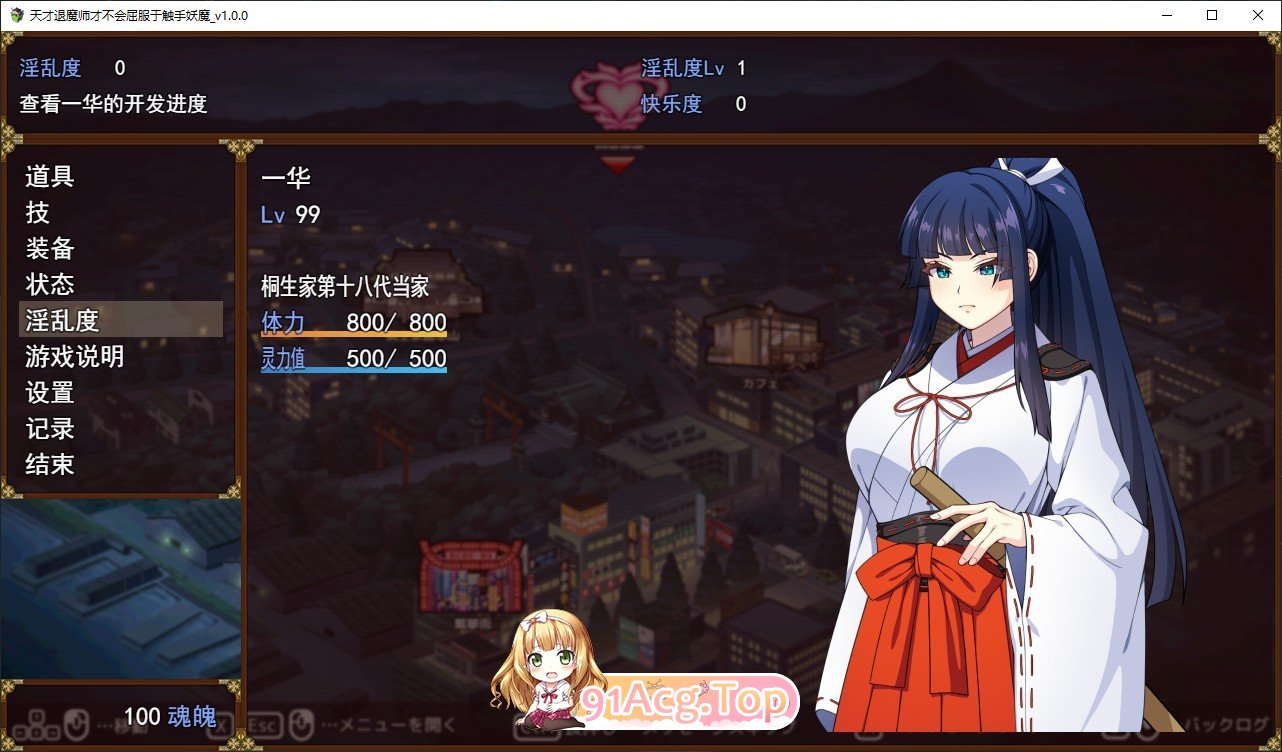Screen dimensions: 1282x752
Task: Open the 游戏说明 game instructions entry
Action: tap(75, 357)
